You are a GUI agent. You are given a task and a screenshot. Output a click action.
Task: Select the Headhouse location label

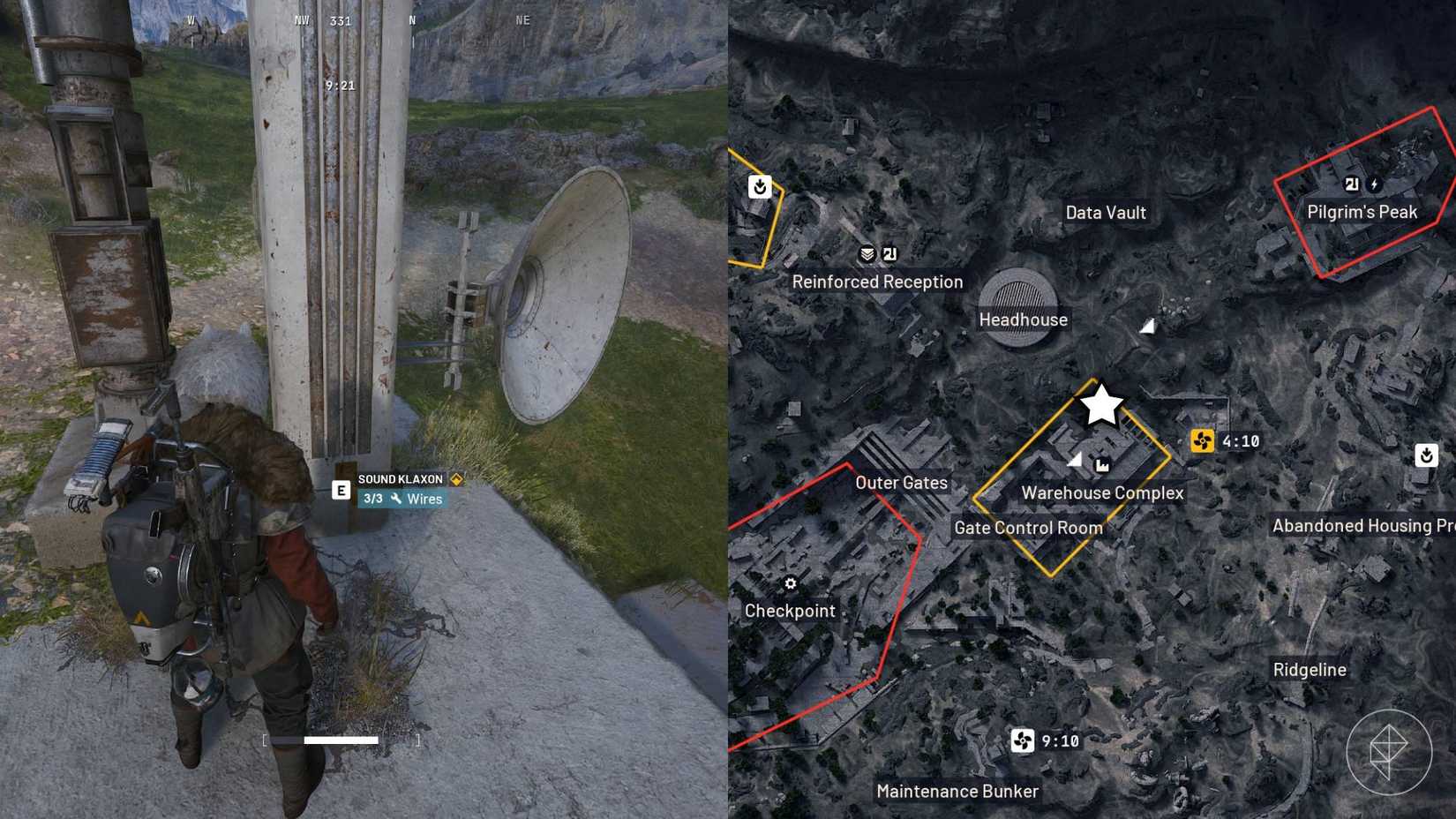(x=1024, y=319)
